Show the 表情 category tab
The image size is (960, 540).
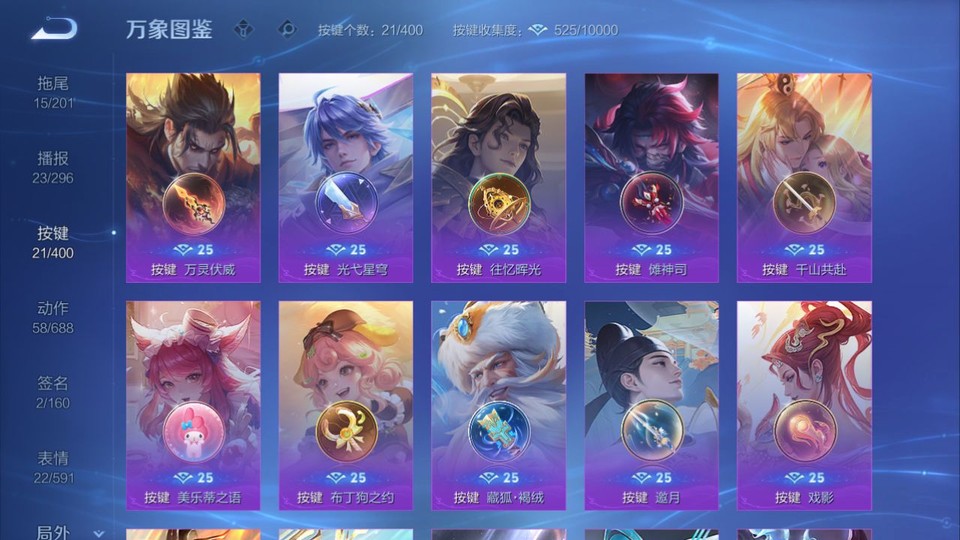54,467
